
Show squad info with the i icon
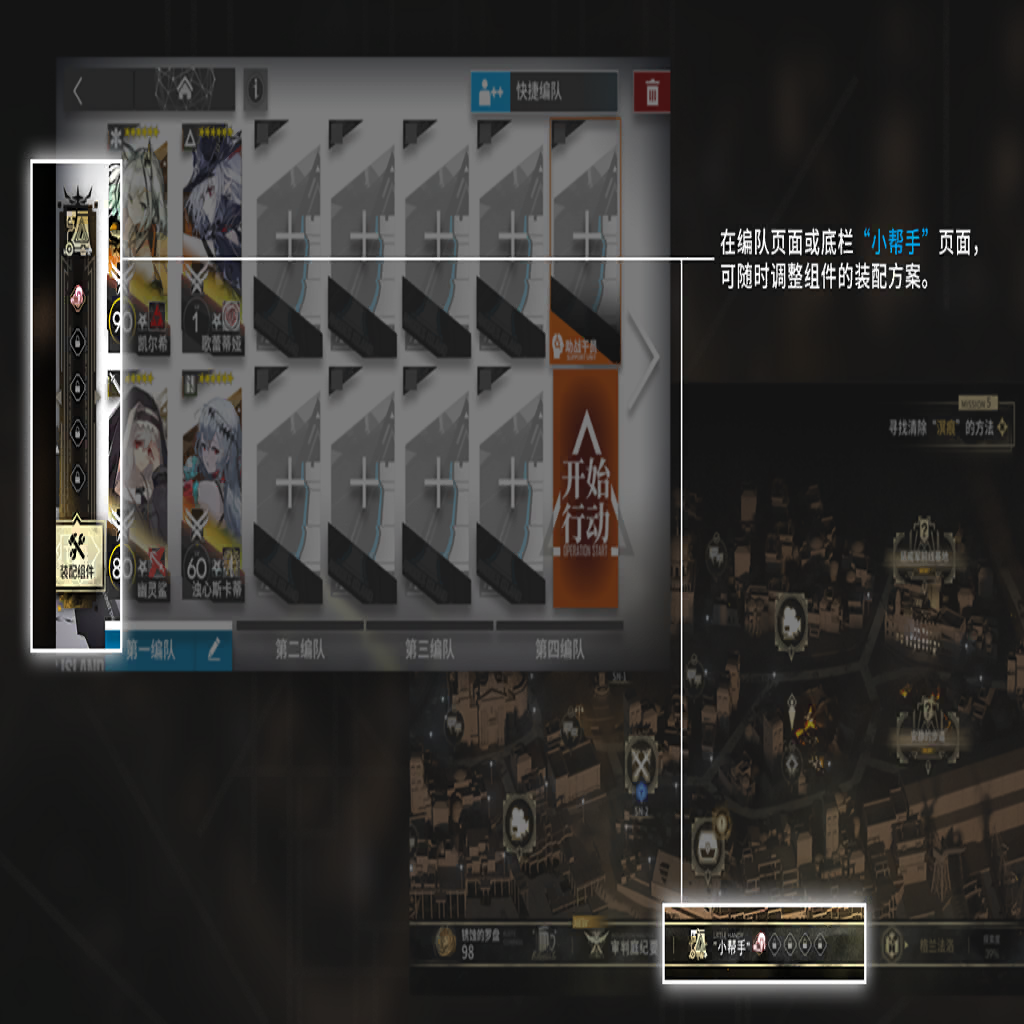pos(255,90)
